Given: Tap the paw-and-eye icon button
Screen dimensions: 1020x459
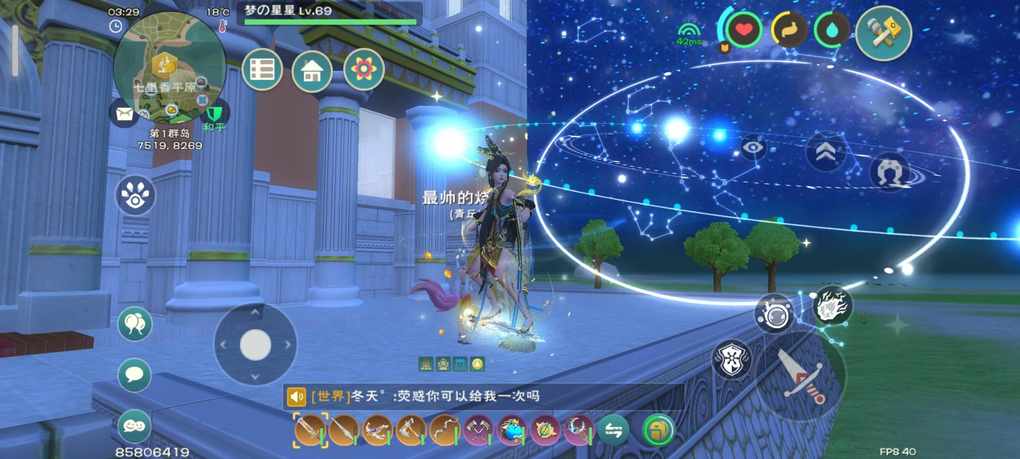Looking at the screenshot, I should click(135, 195).
